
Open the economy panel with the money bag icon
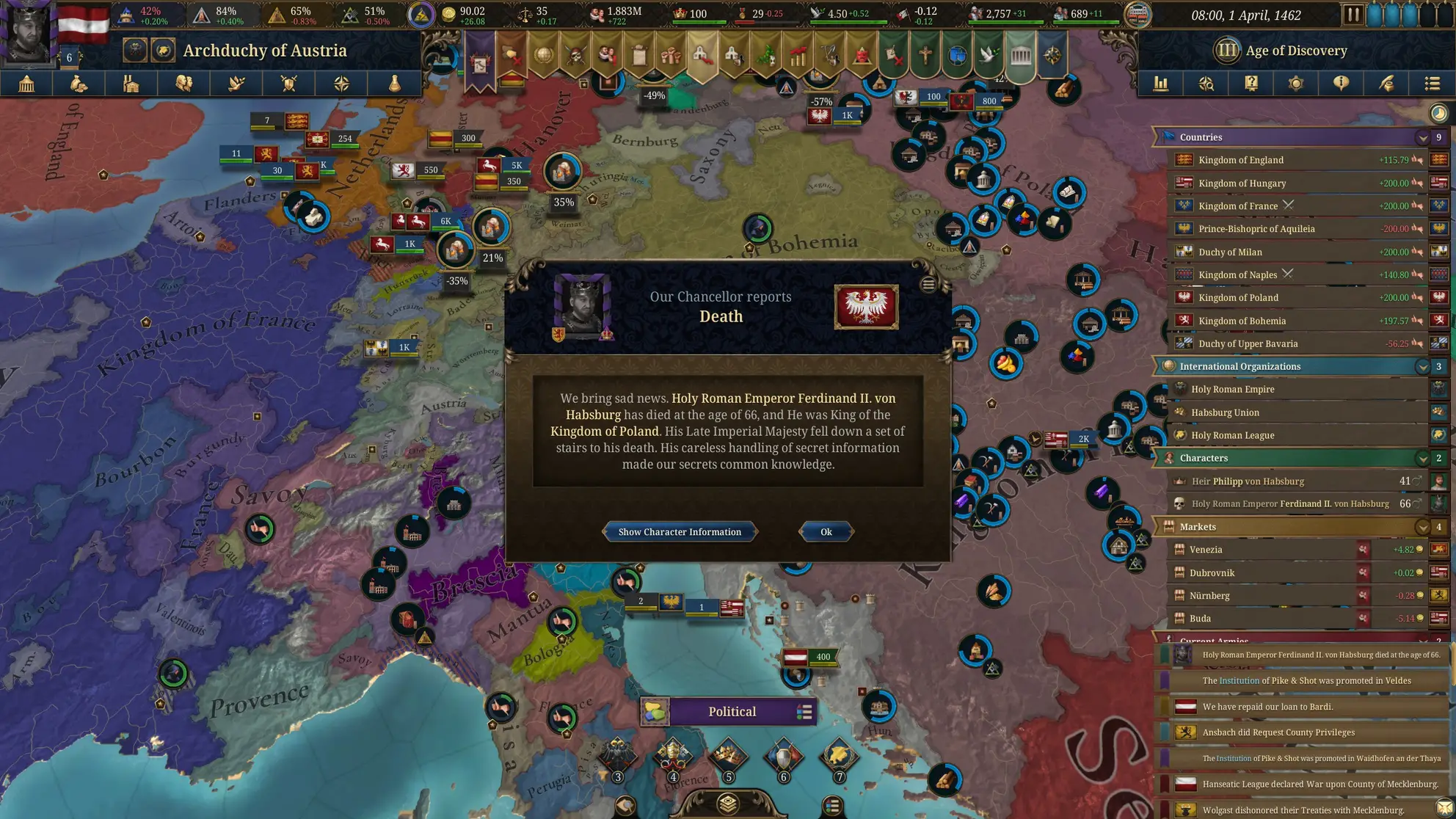tap(78, 84)
